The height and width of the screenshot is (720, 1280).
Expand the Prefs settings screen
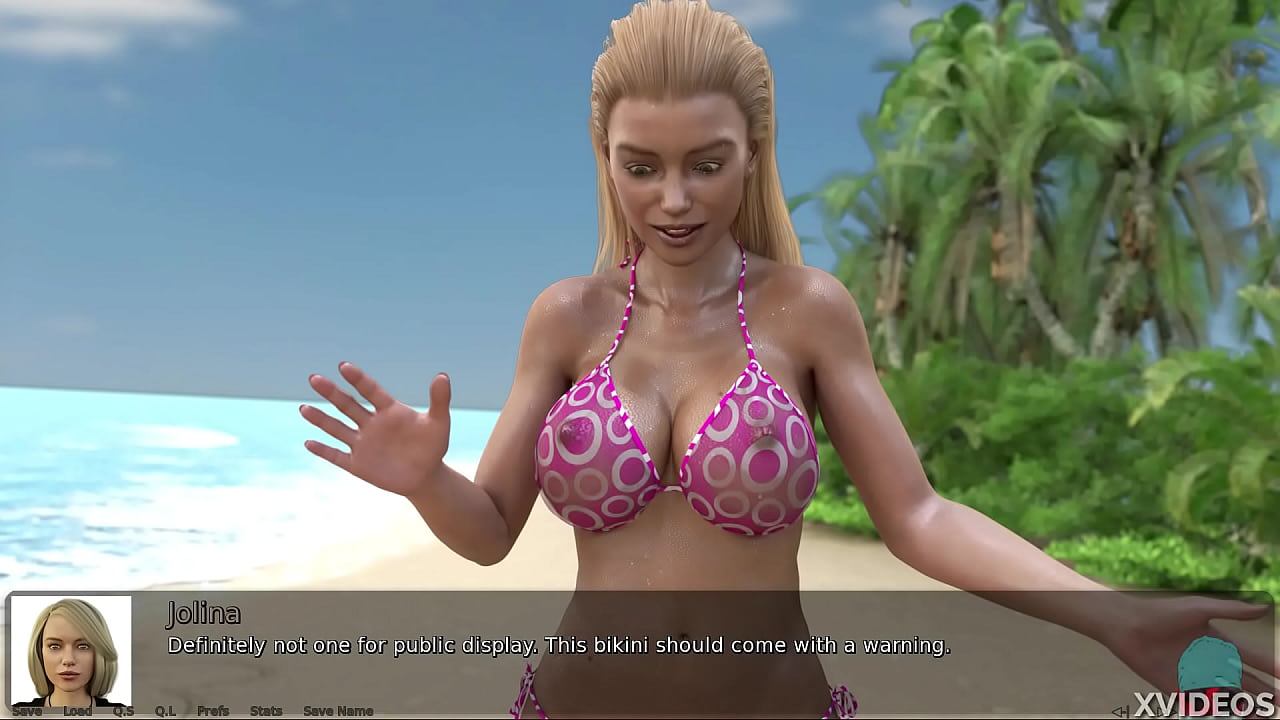(x=212, y=710)
